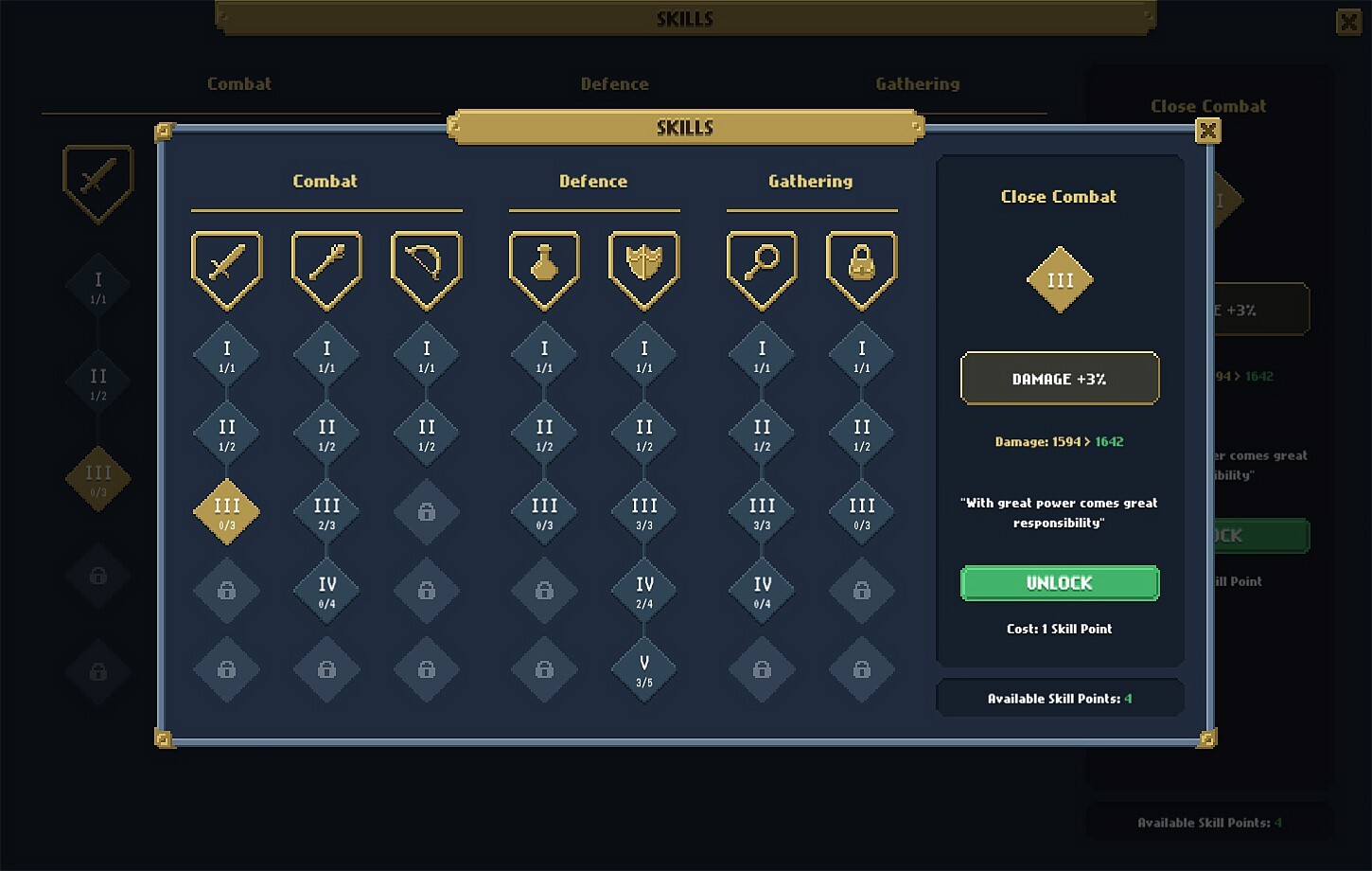This screenshot has height=871, width=1372.
Task: Click the UNLOCK button
Action: (x=1059, y=583)
